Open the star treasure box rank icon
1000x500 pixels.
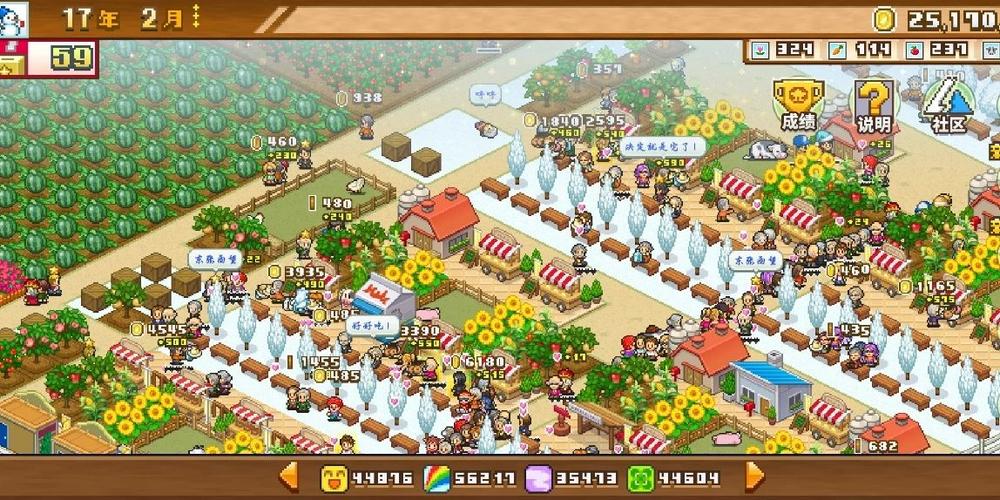tap(13, 59)
